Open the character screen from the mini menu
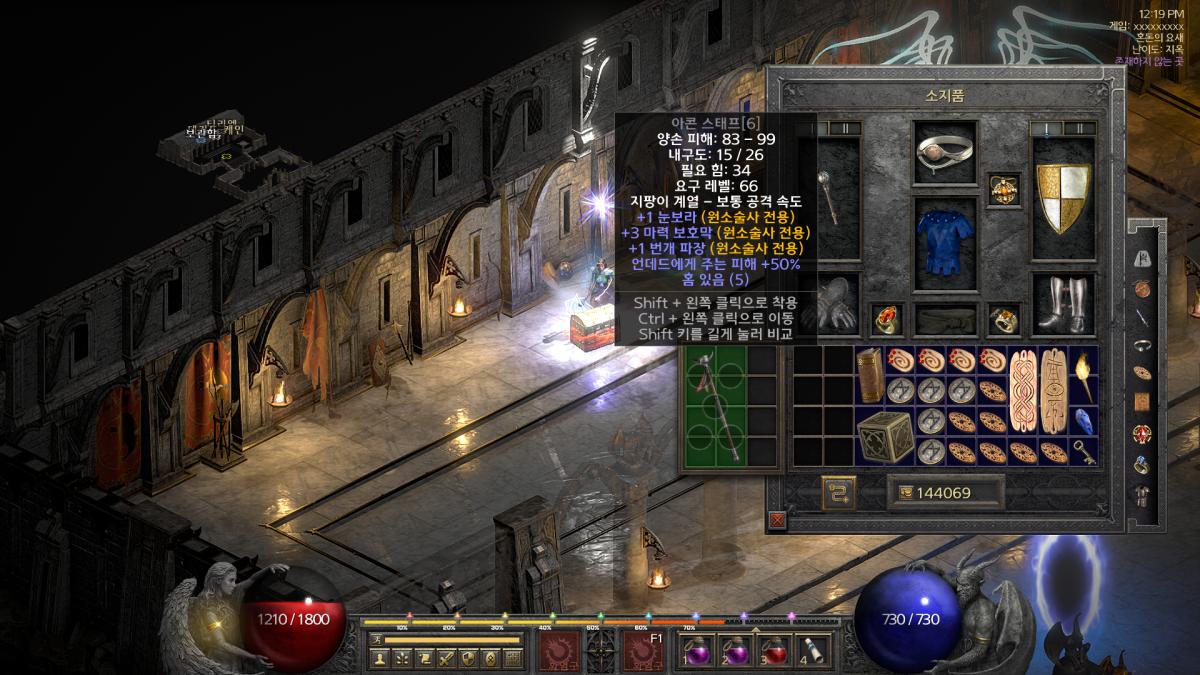 click(x=379, y=658)
